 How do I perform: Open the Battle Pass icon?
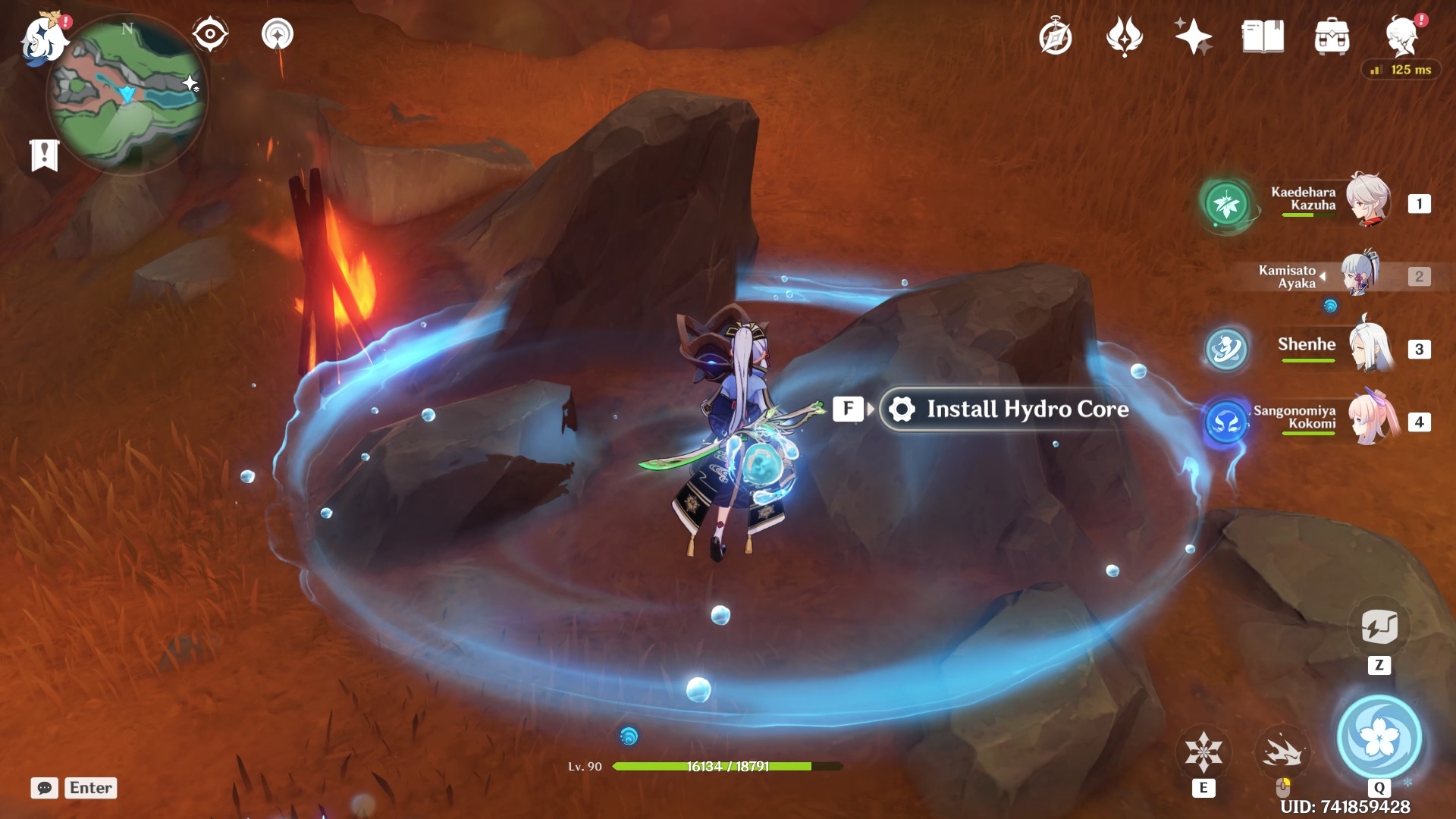(x=1125, y=36)
